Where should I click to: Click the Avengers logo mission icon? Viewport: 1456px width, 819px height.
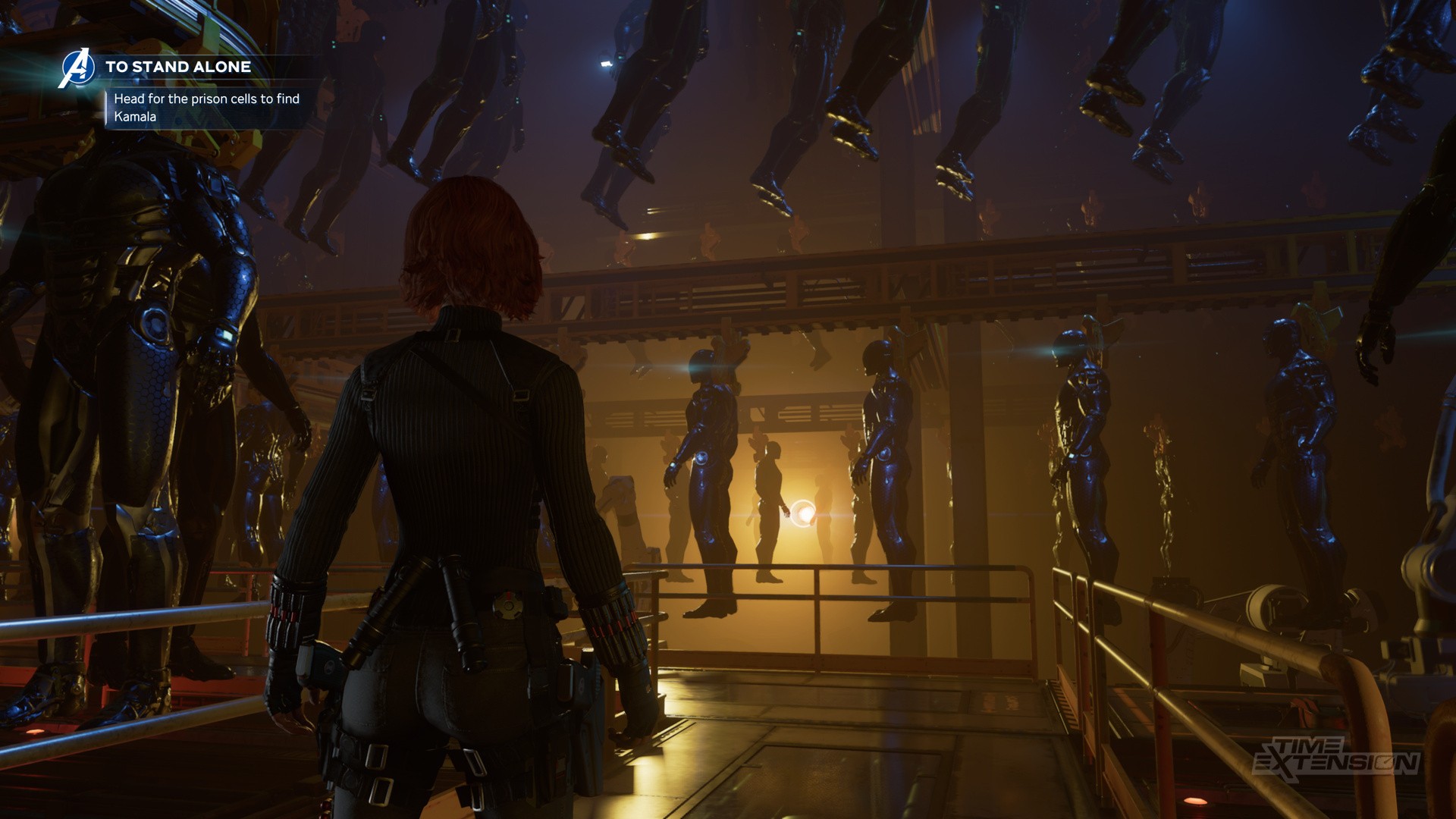tap(77, 67)
